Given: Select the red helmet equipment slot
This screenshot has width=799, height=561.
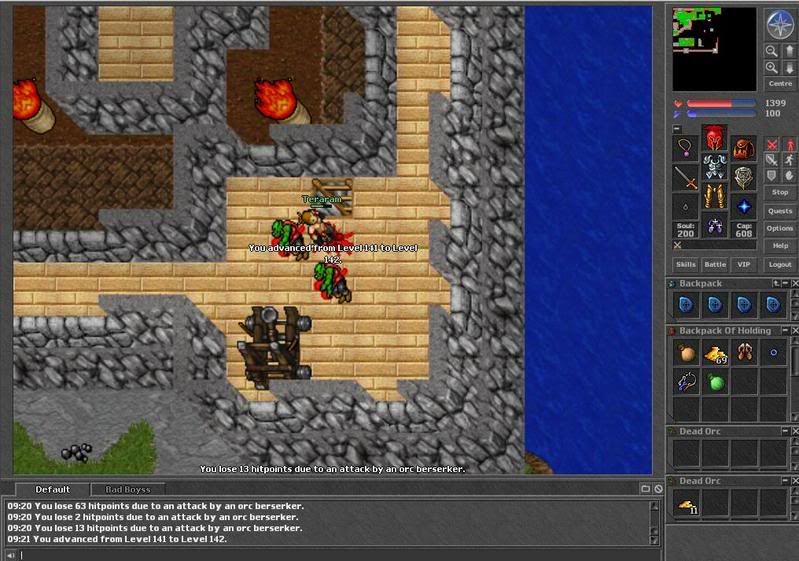Looking at the screenshot, I should point(714,137).
